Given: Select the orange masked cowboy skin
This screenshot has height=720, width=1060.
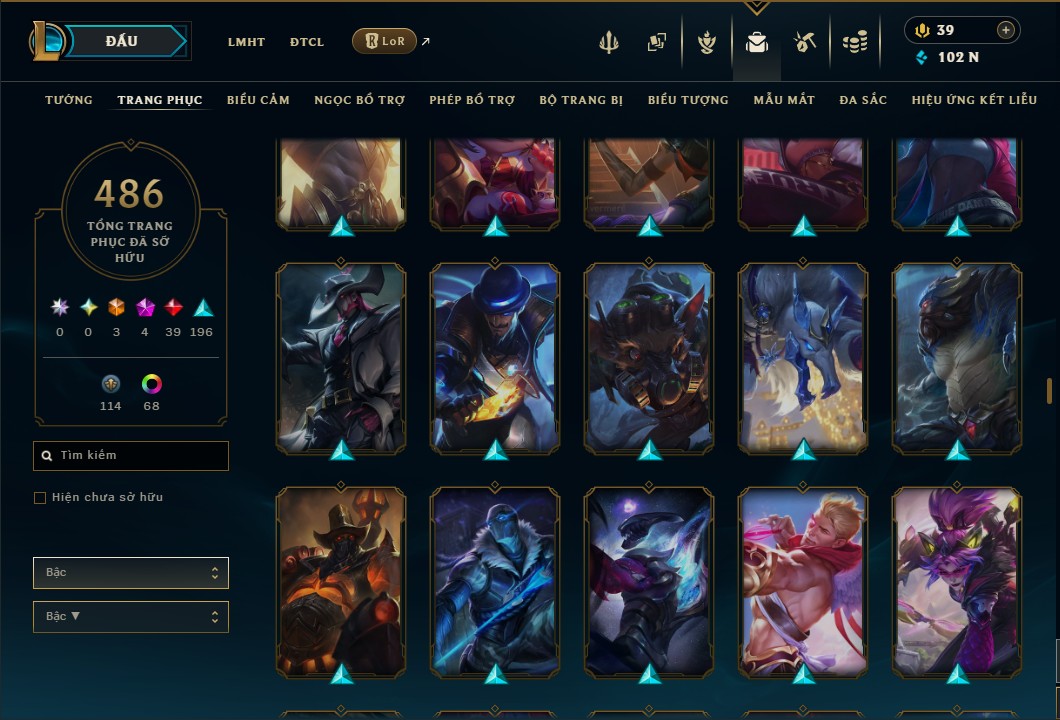Looking at the screenshot, I should pyautogui.click(x=341, y=578).
